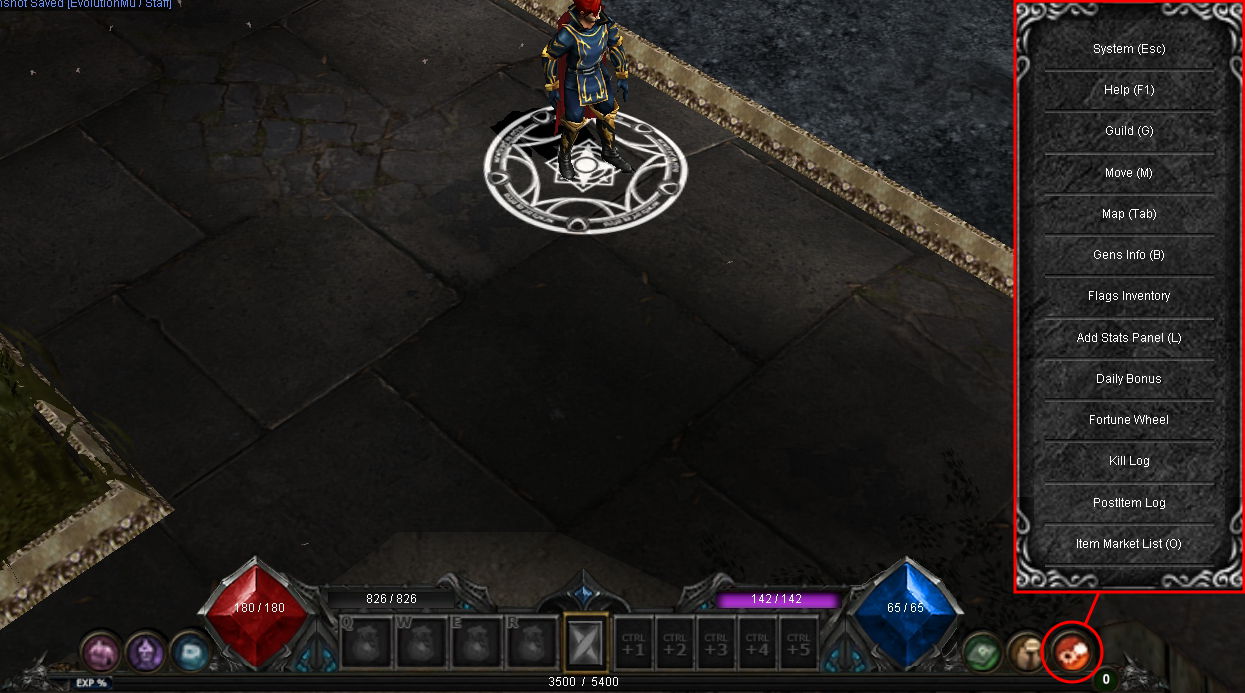Select the highlighted center skill slot
The height and width of the screenshot is (693, 1245).
coord(585,642)
